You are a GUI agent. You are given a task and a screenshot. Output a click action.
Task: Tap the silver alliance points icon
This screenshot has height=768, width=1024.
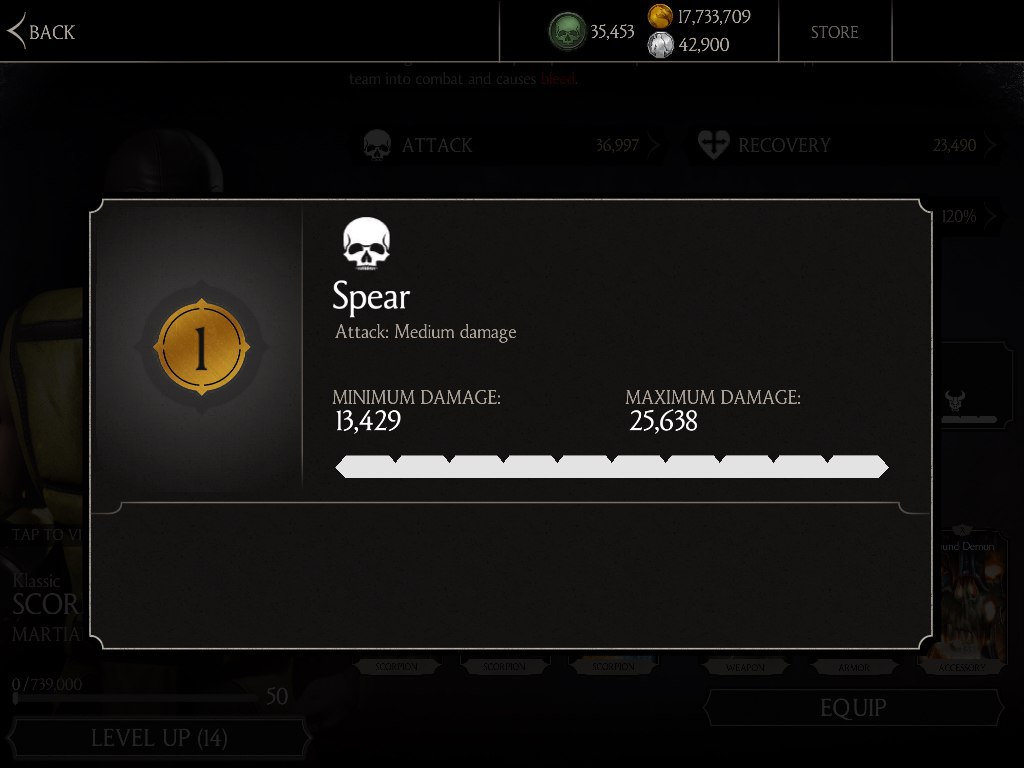[660, 45]
